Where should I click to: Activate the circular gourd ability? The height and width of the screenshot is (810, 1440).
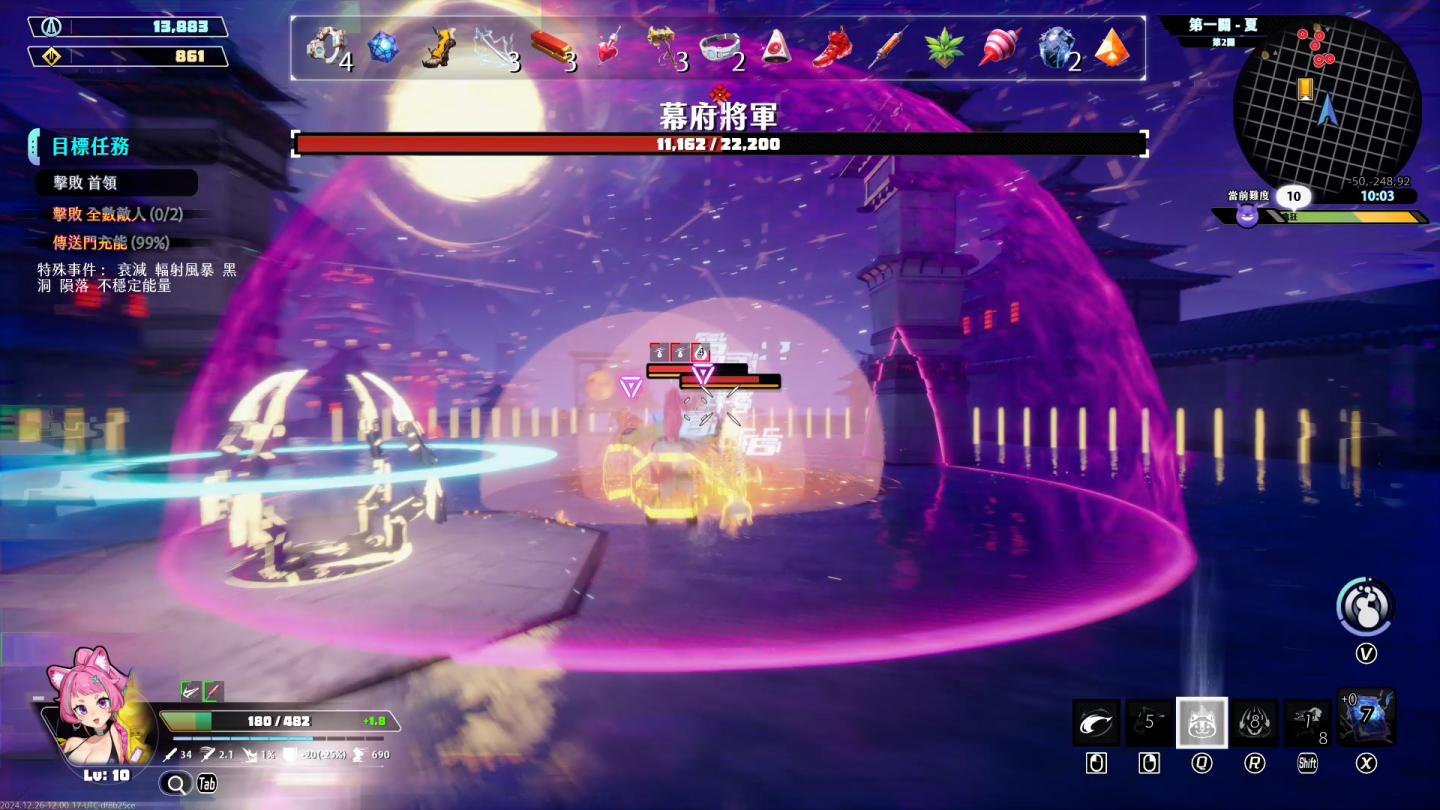click(1366, 606)
